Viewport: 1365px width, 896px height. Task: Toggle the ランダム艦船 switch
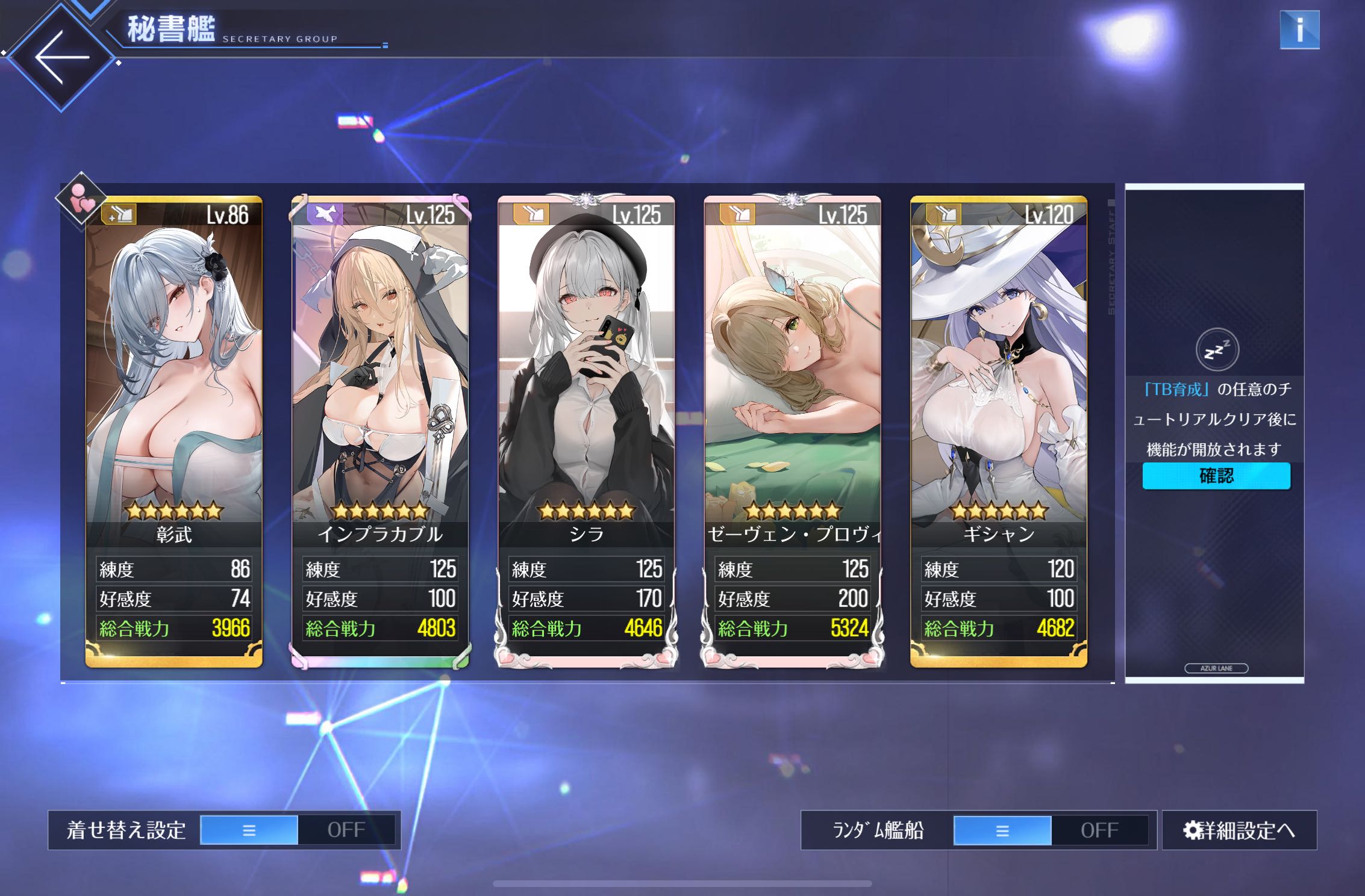pos(1051,830)
